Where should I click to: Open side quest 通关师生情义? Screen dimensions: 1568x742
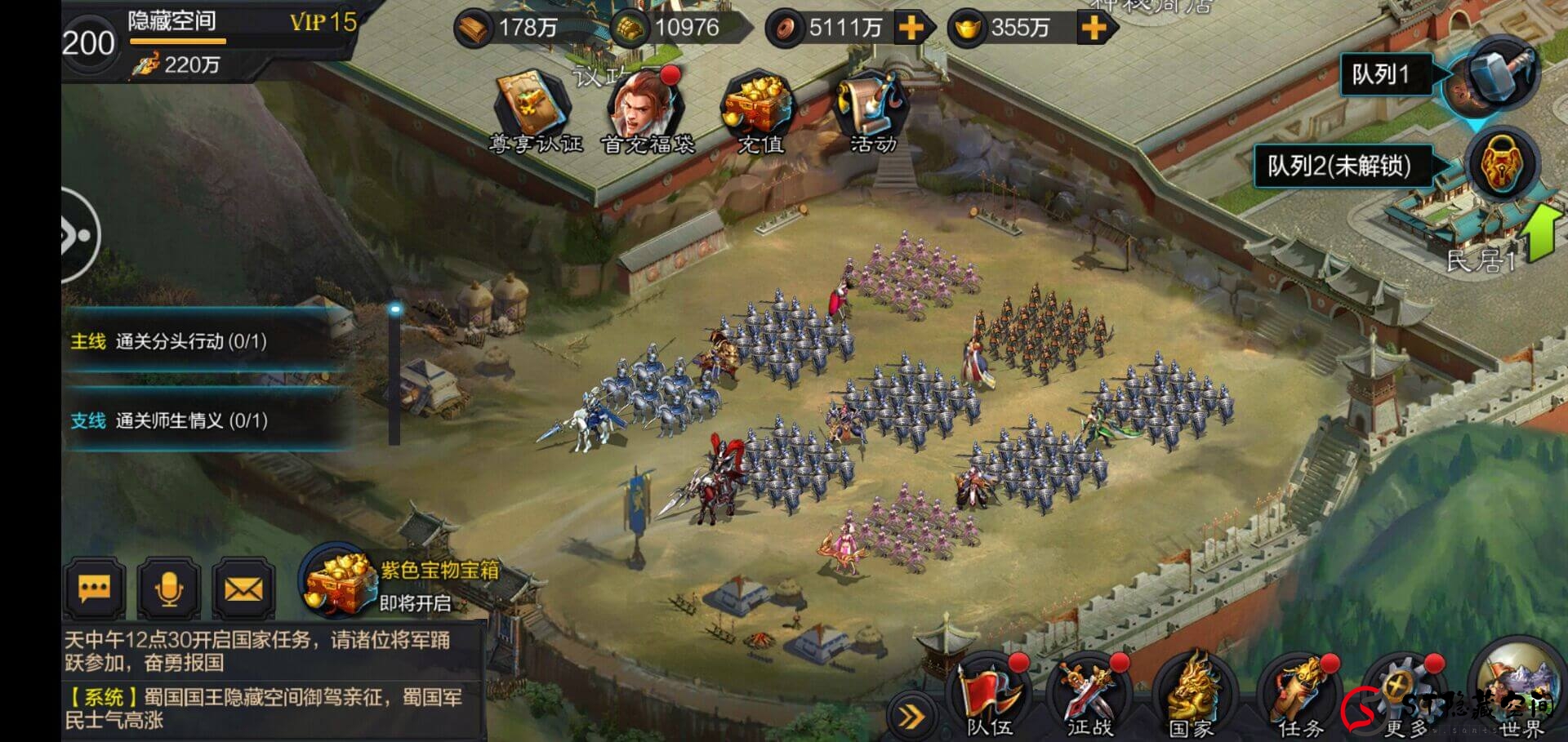(192, 420)
